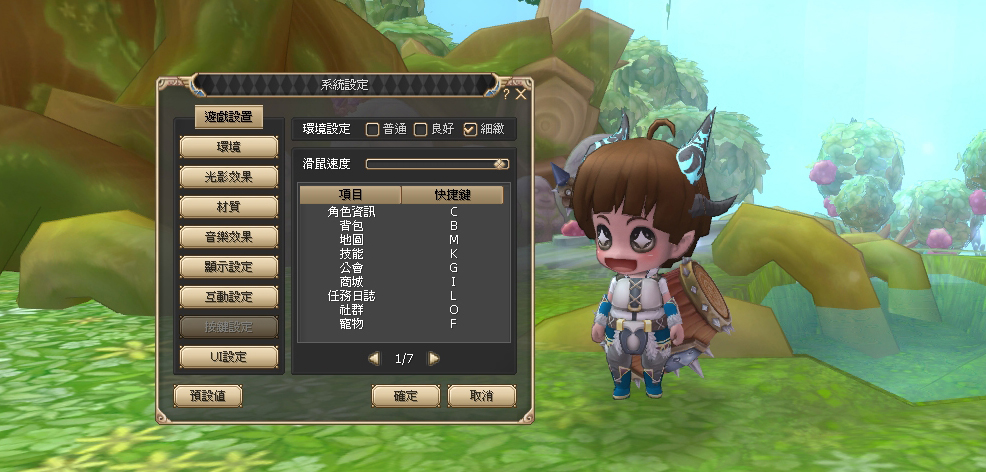
Task: Select the 背包 hotkey row
Action: pyautogui.click(x=402, y=226)
